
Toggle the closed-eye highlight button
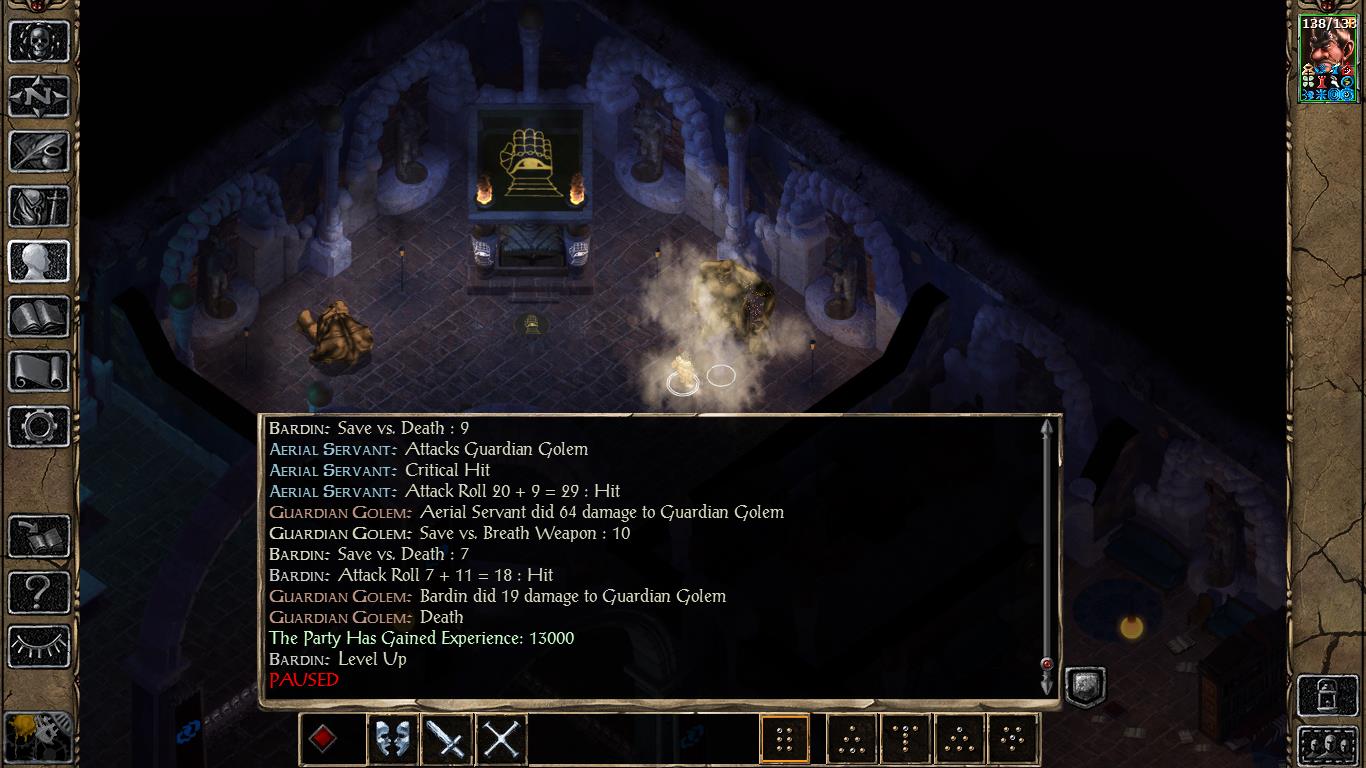pyautogui.click(x=39, y=647)
